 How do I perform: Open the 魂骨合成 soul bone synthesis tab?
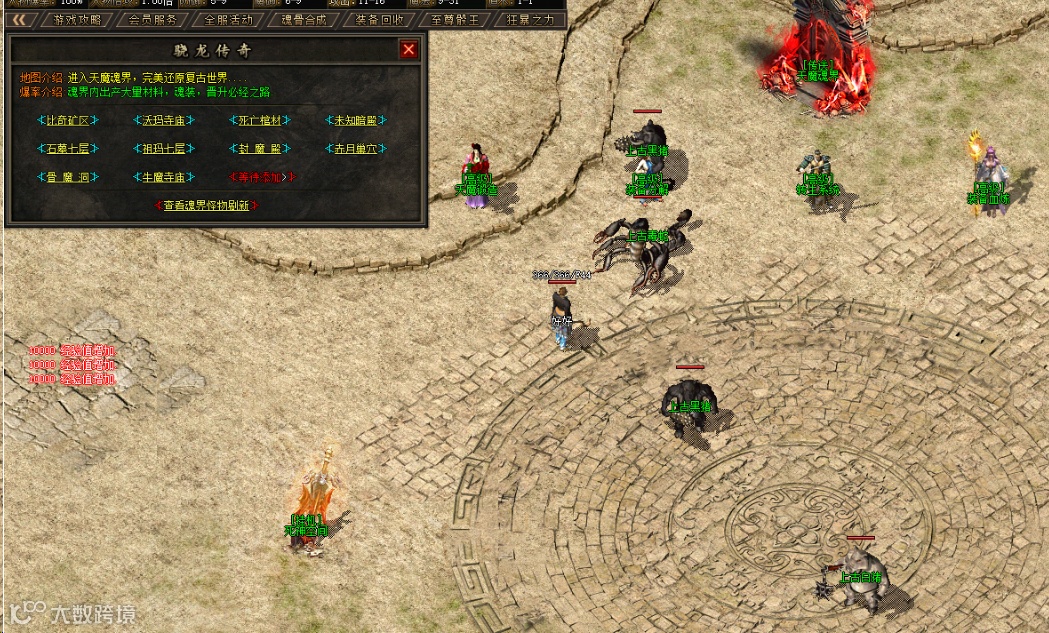(304, 19)
